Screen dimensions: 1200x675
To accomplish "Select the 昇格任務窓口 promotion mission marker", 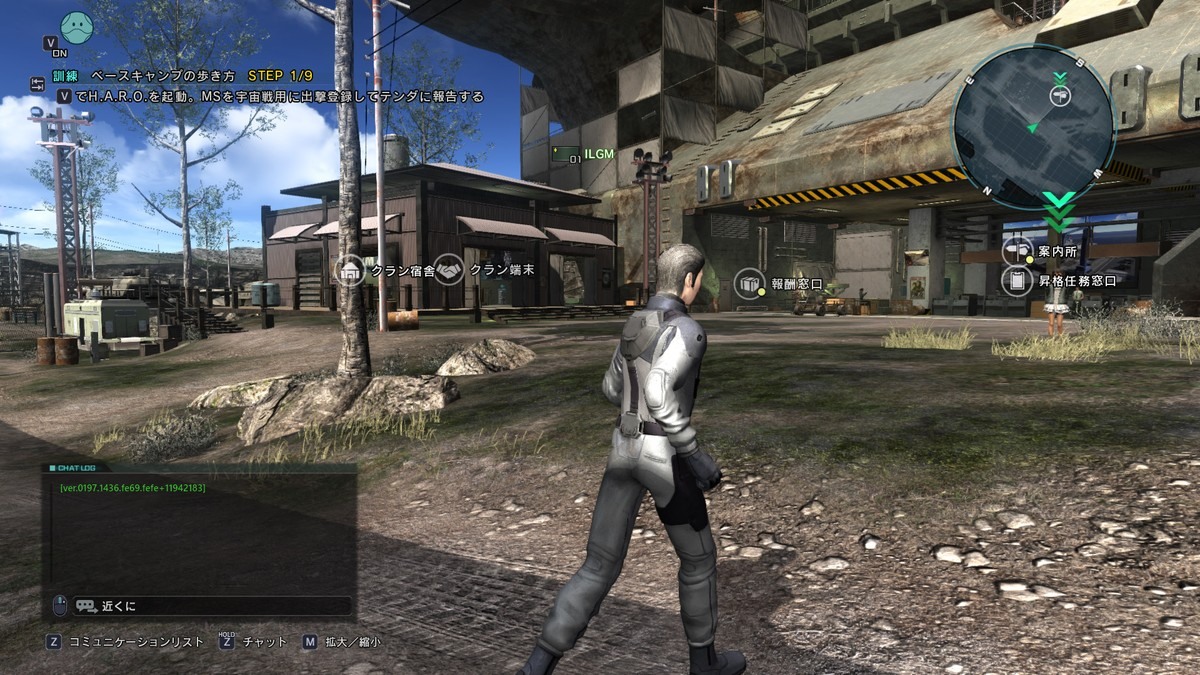I will point(1016,281).
